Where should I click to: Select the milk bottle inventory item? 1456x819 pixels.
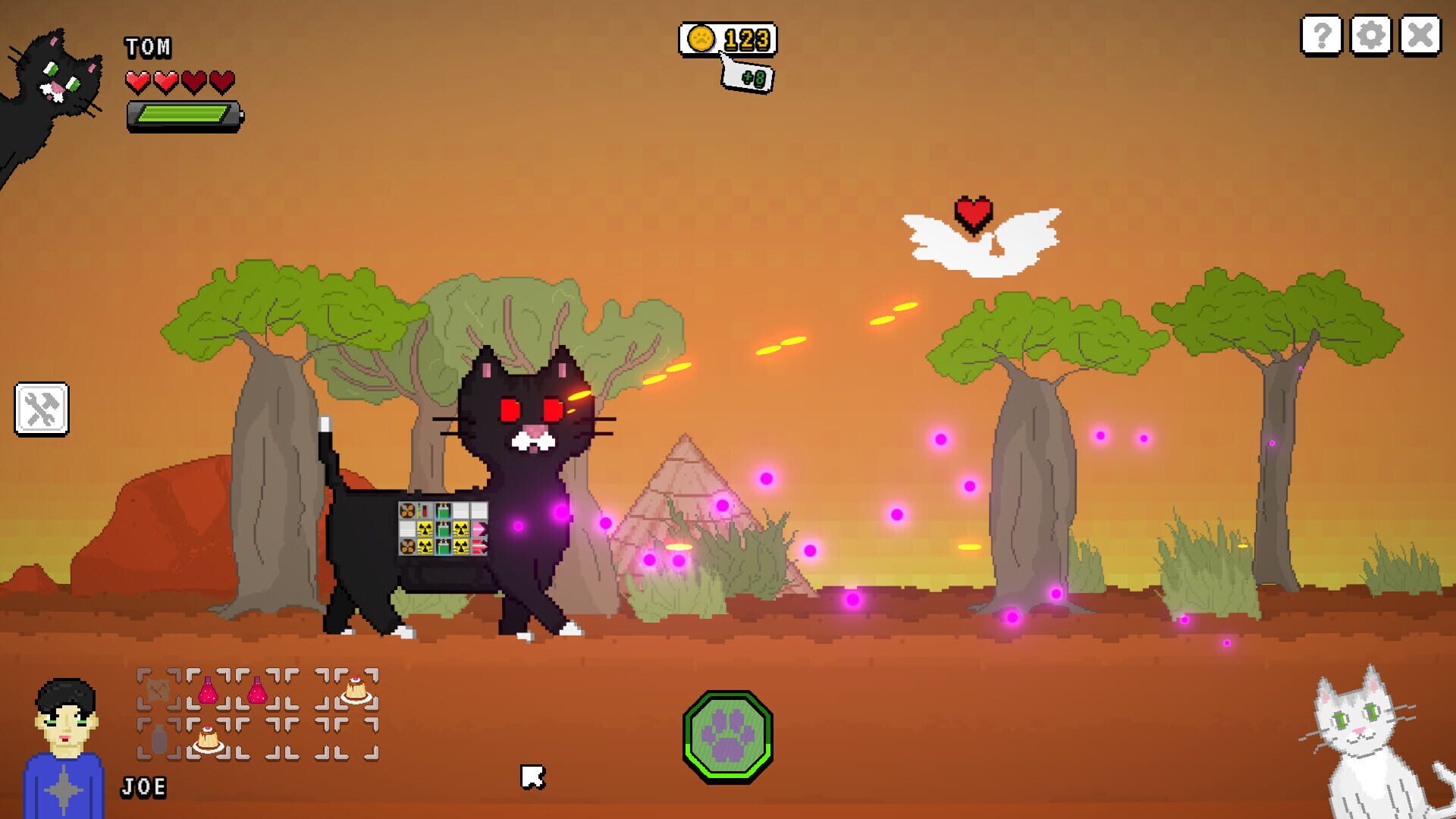pyautogui.click(x=158, y=739)
